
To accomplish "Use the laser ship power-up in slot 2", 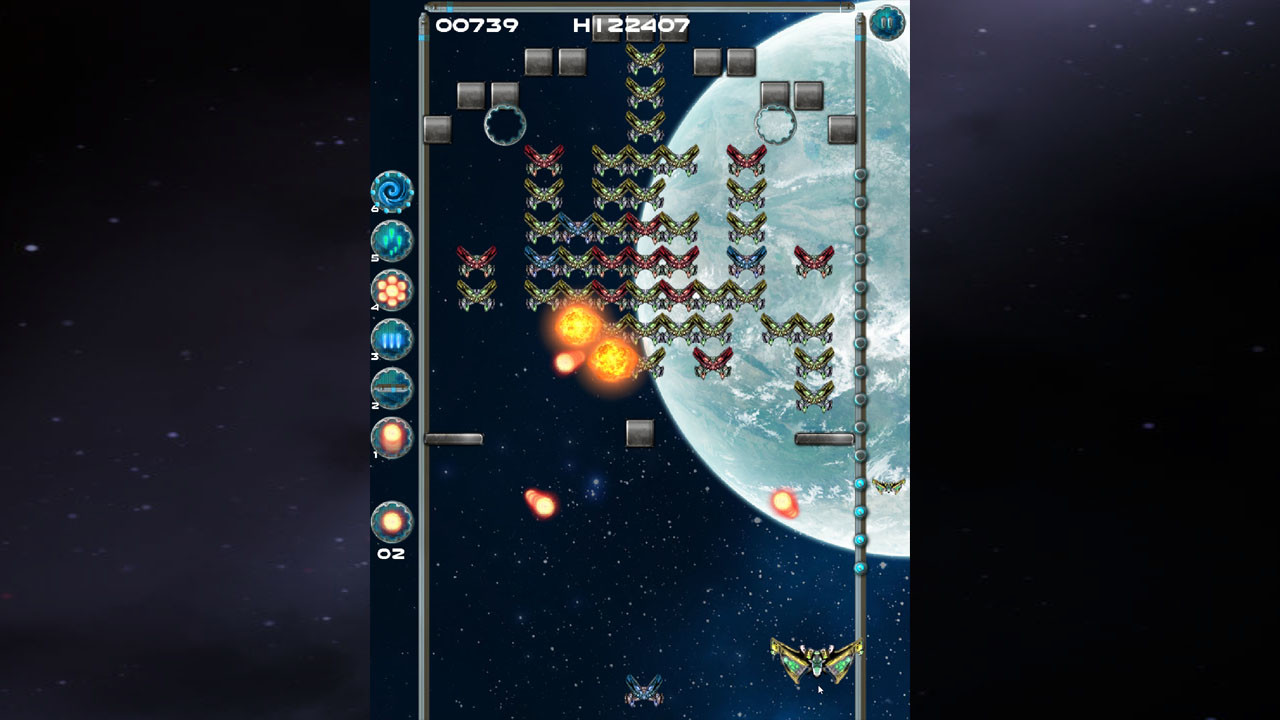I will 390,389.
